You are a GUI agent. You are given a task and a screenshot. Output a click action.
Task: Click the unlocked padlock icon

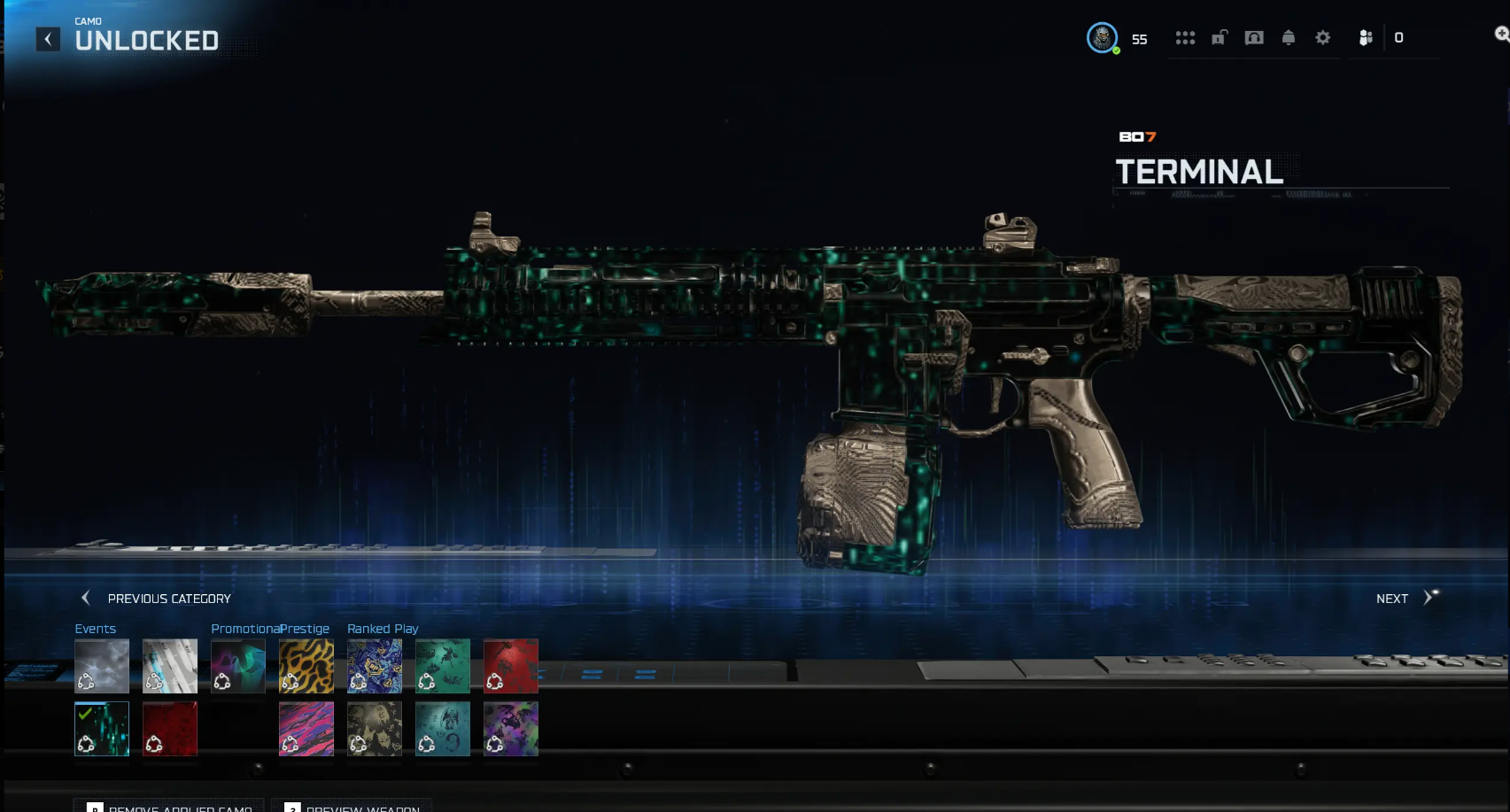1220,38
